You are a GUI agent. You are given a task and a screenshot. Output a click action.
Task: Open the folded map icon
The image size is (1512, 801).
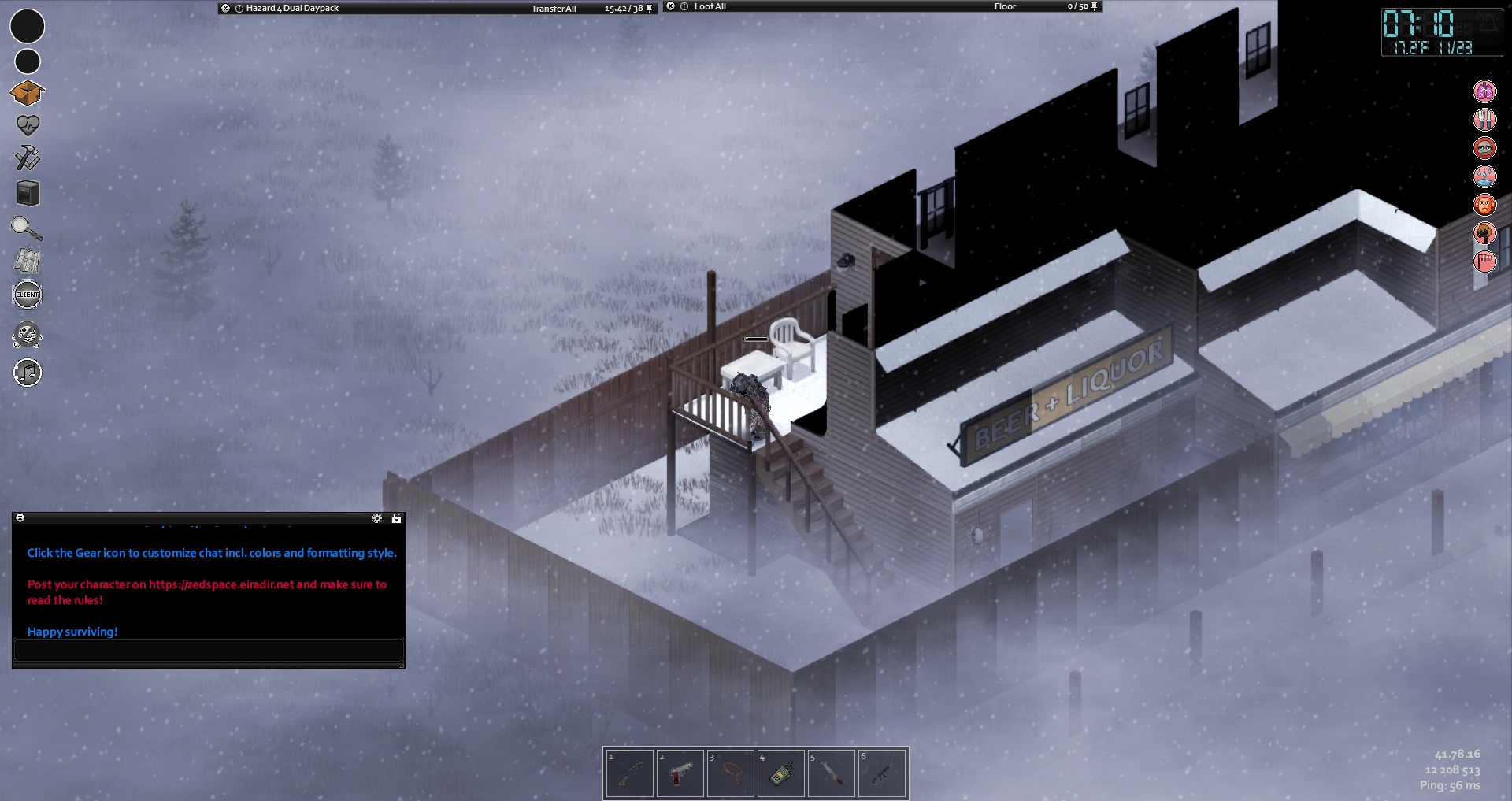pos(28,261)
